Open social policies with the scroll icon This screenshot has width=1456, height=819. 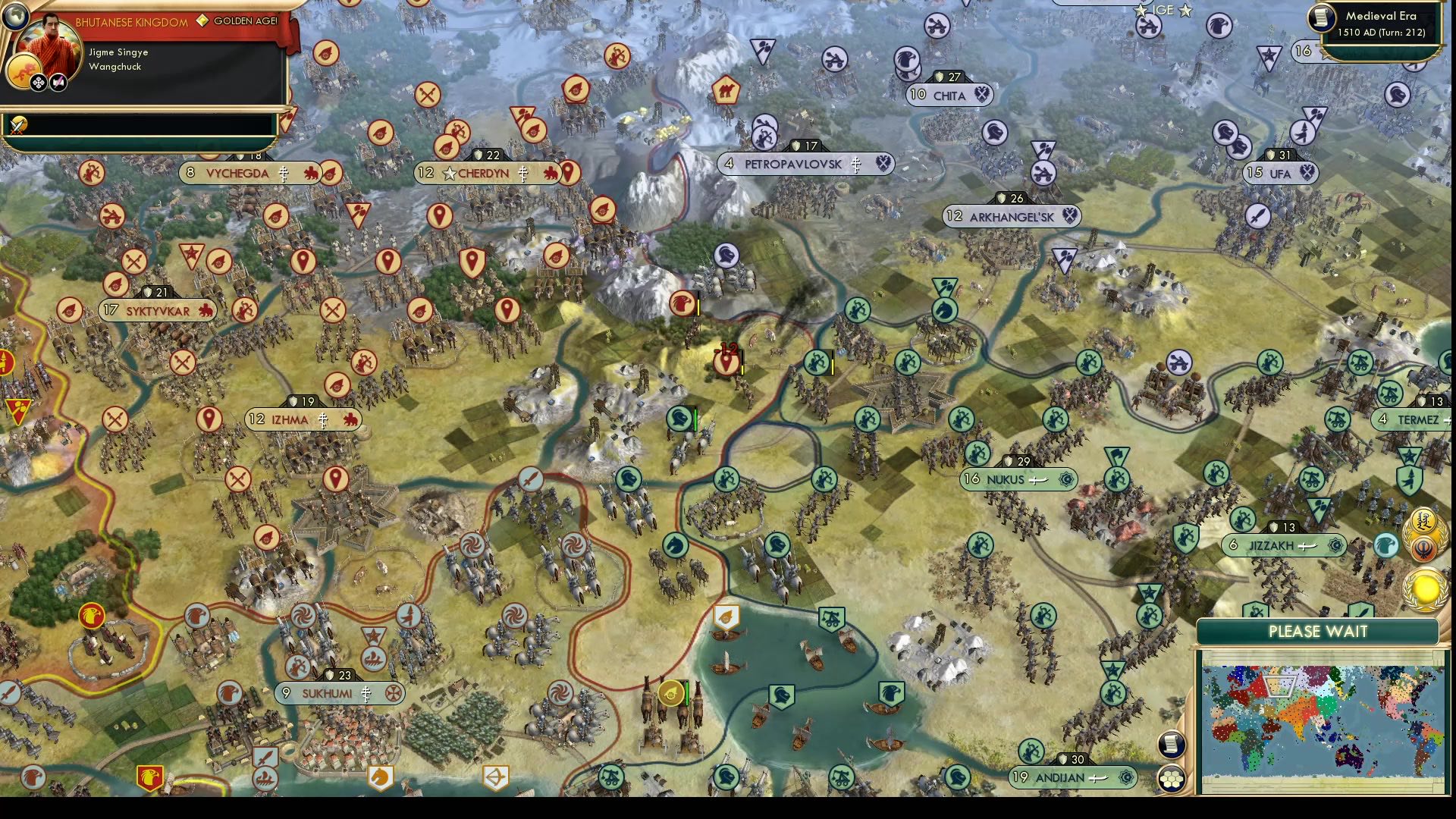[x=1171, y=744]
